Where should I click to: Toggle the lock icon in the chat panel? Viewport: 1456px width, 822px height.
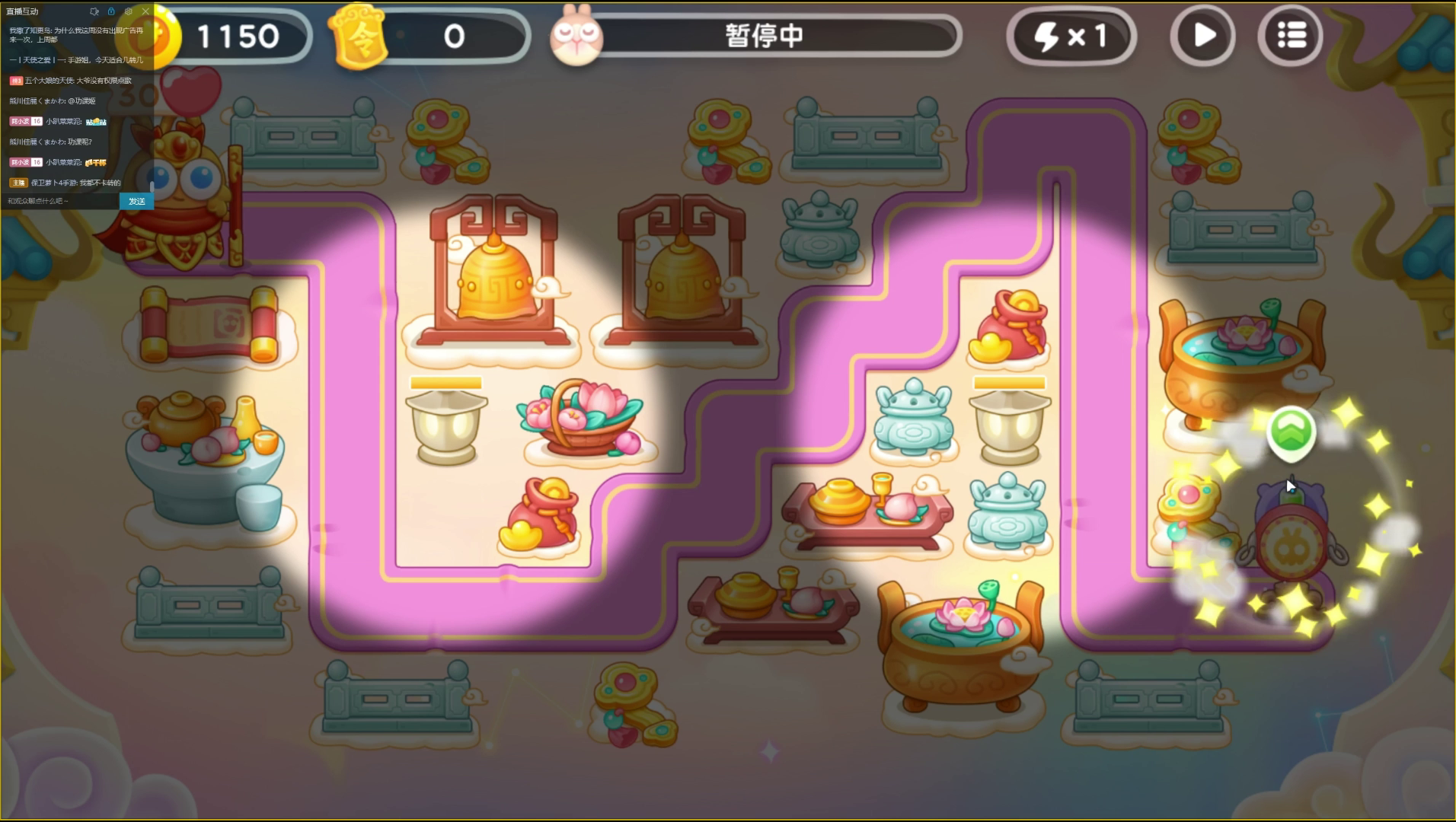tap(111, 11)
